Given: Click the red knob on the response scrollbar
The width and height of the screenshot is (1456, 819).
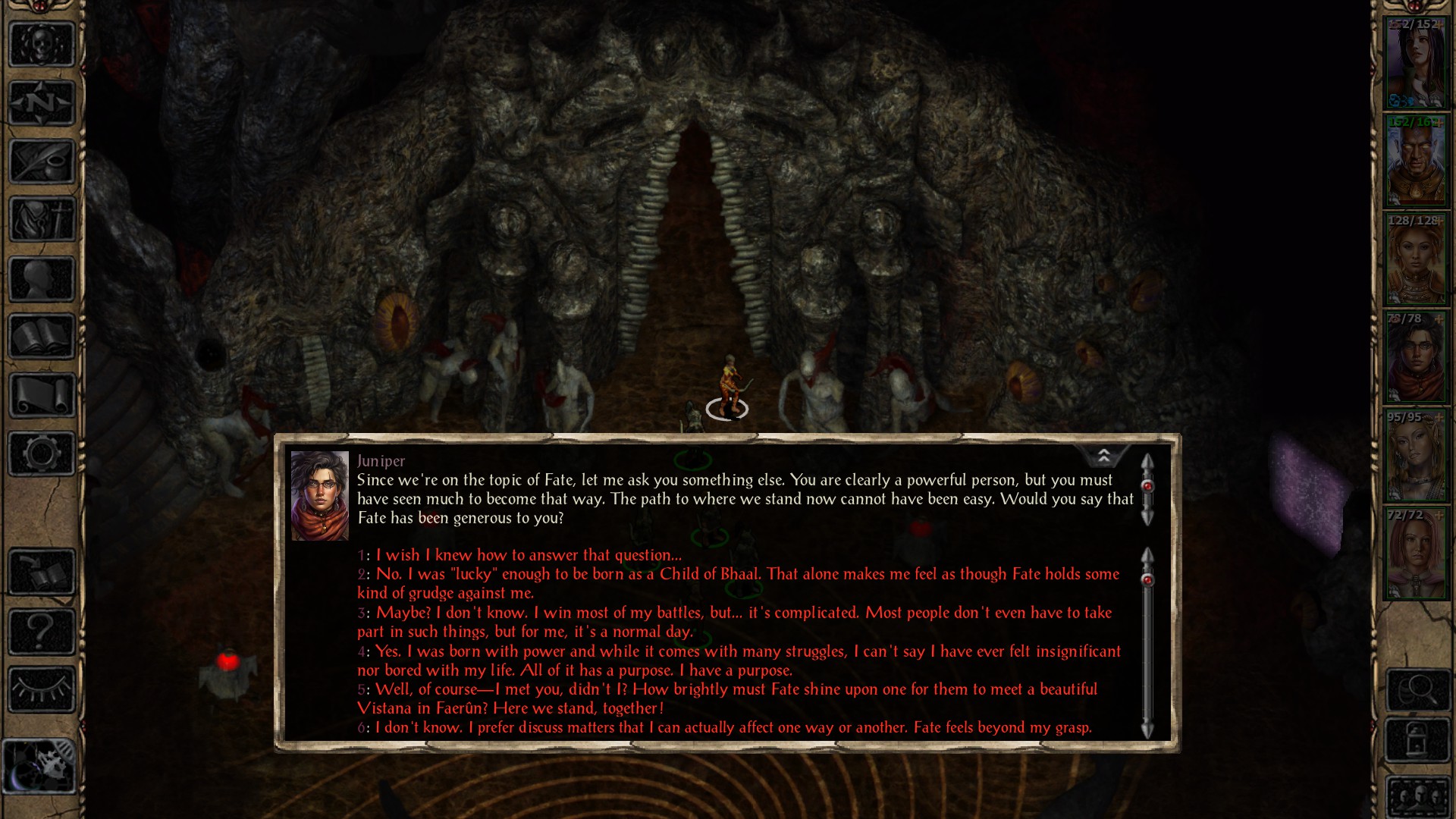Looking at the screenshot, I should 1147,579.
